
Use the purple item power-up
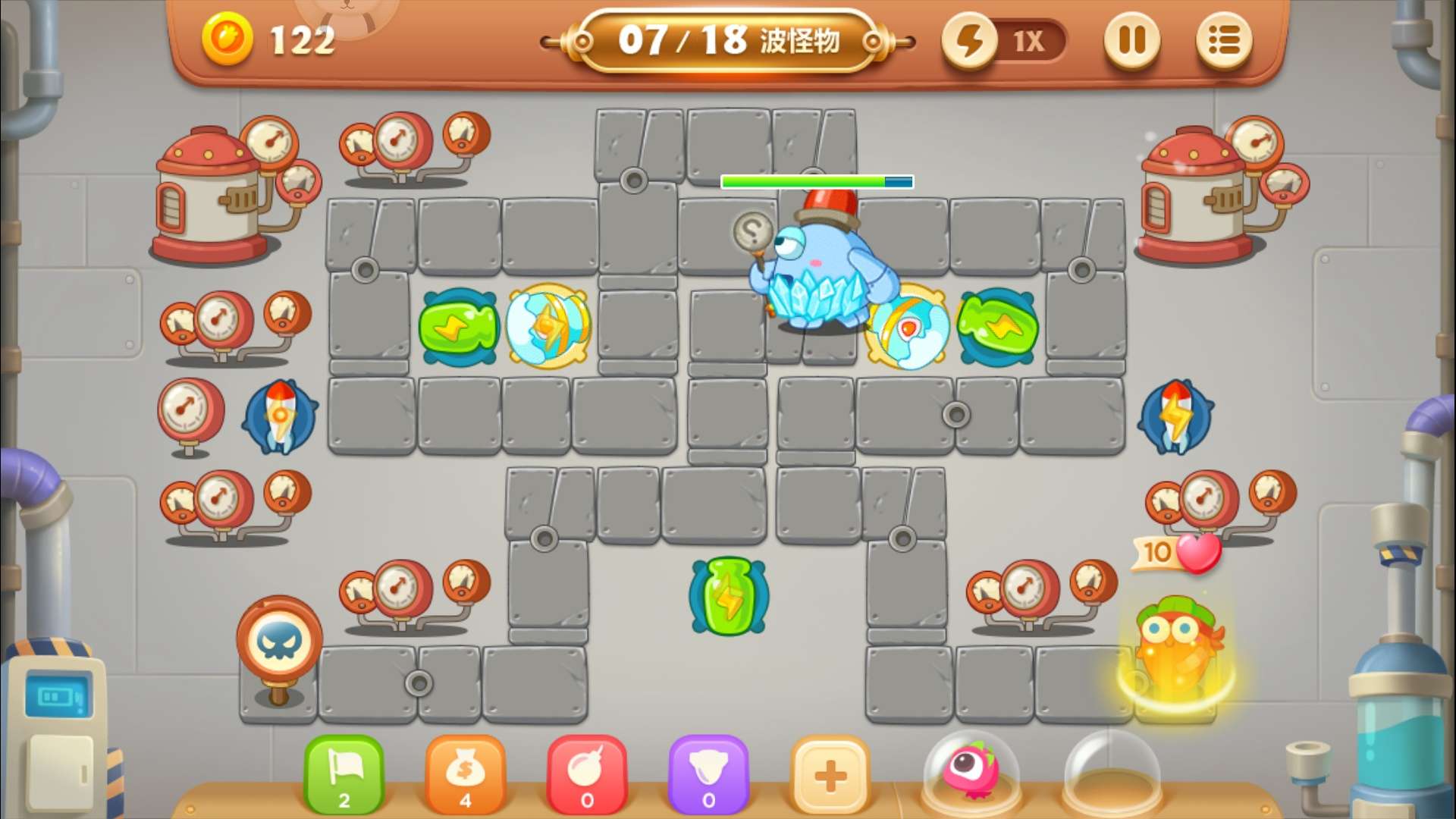click(708, 775)
